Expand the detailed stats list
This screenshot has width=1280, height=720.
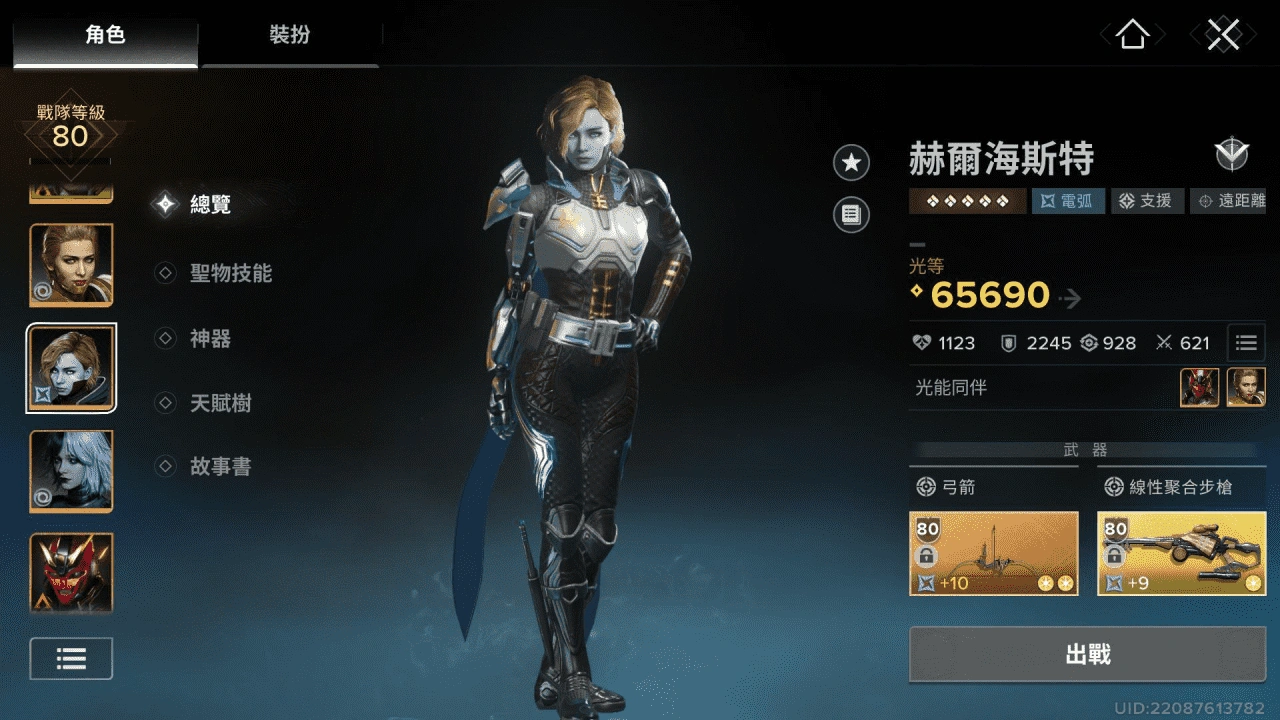(x=1246, y=343)
